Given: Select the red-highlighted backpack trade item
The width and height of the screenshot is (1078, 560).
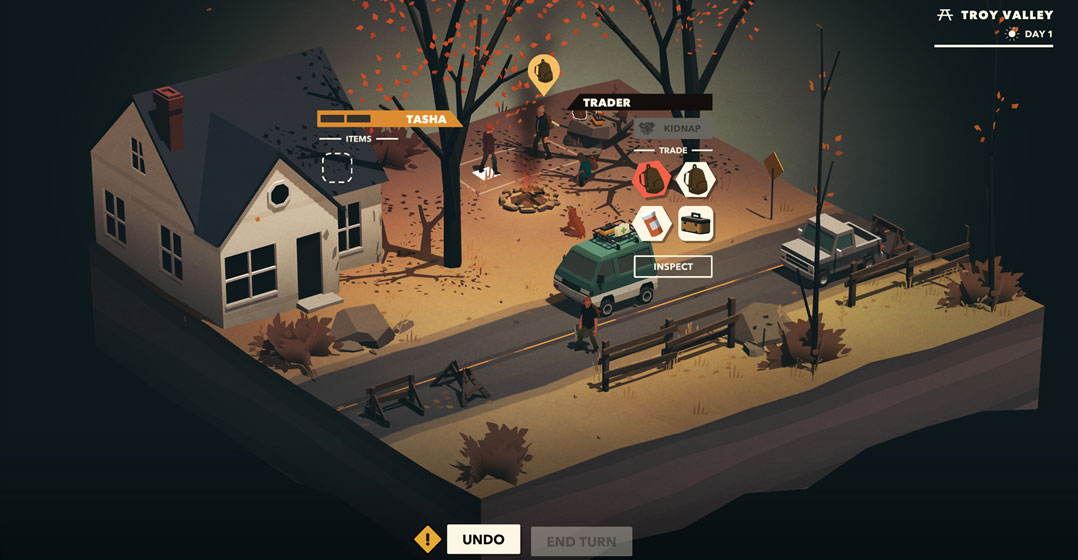Looking at the screenshot, I should (651, 180).
